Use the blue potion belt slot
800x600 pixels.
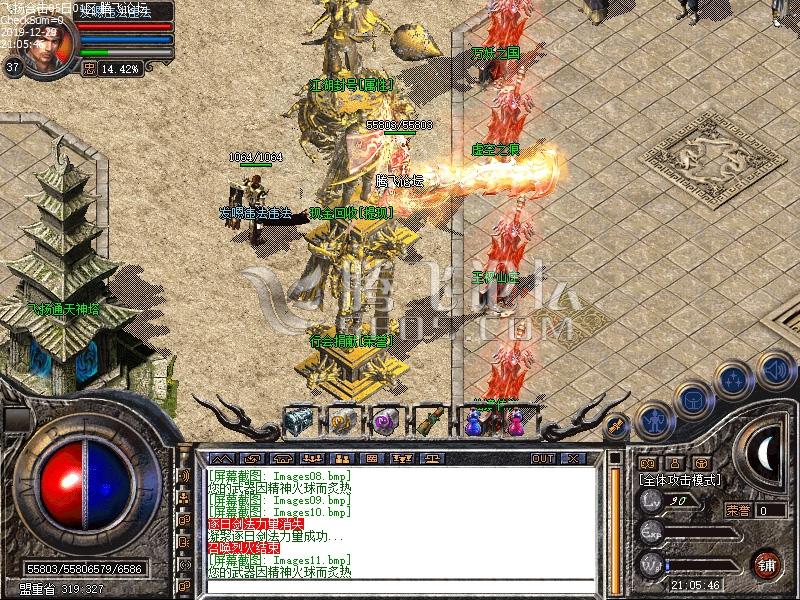click(x=473, y=422)
